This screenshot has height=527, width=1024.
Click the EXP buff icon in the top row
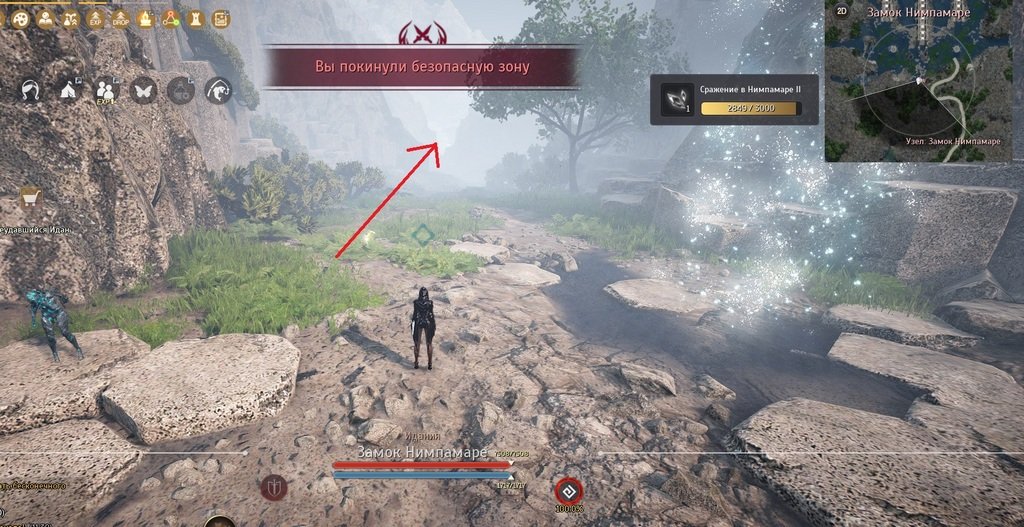click(95, 18)
